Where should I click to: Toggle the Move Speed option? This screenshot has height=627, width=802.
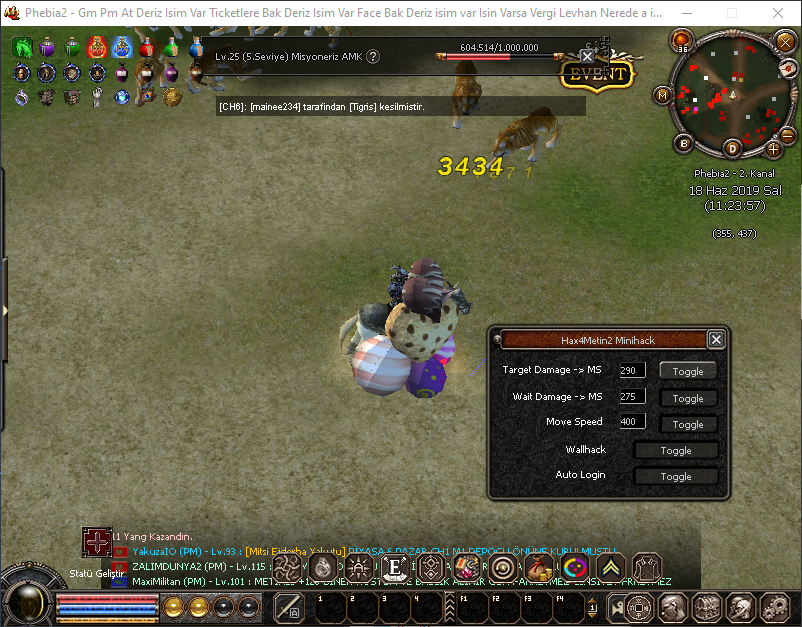coord(688,424)
